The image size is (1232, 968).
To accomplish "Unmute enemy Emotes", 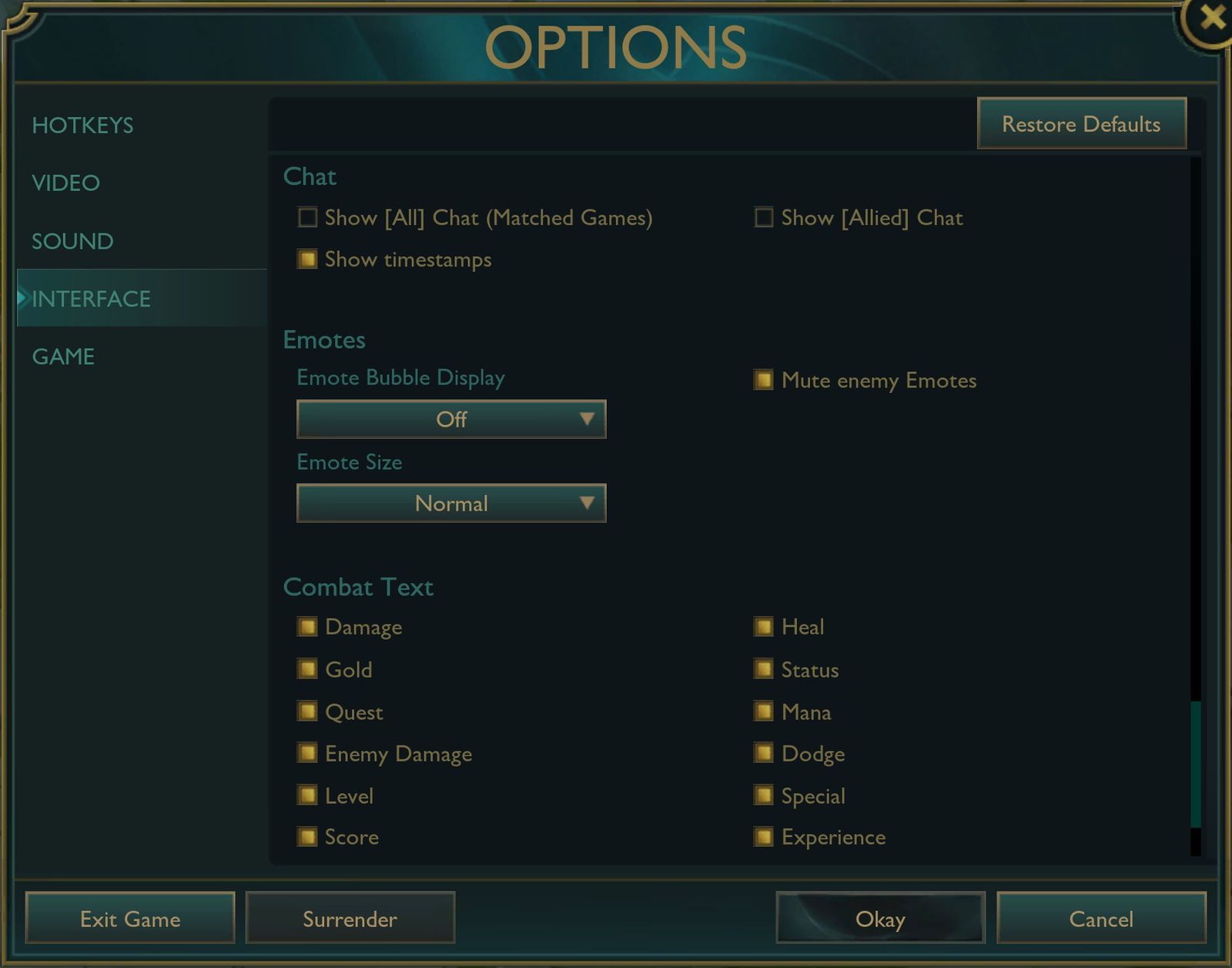I will pos(764,380).
